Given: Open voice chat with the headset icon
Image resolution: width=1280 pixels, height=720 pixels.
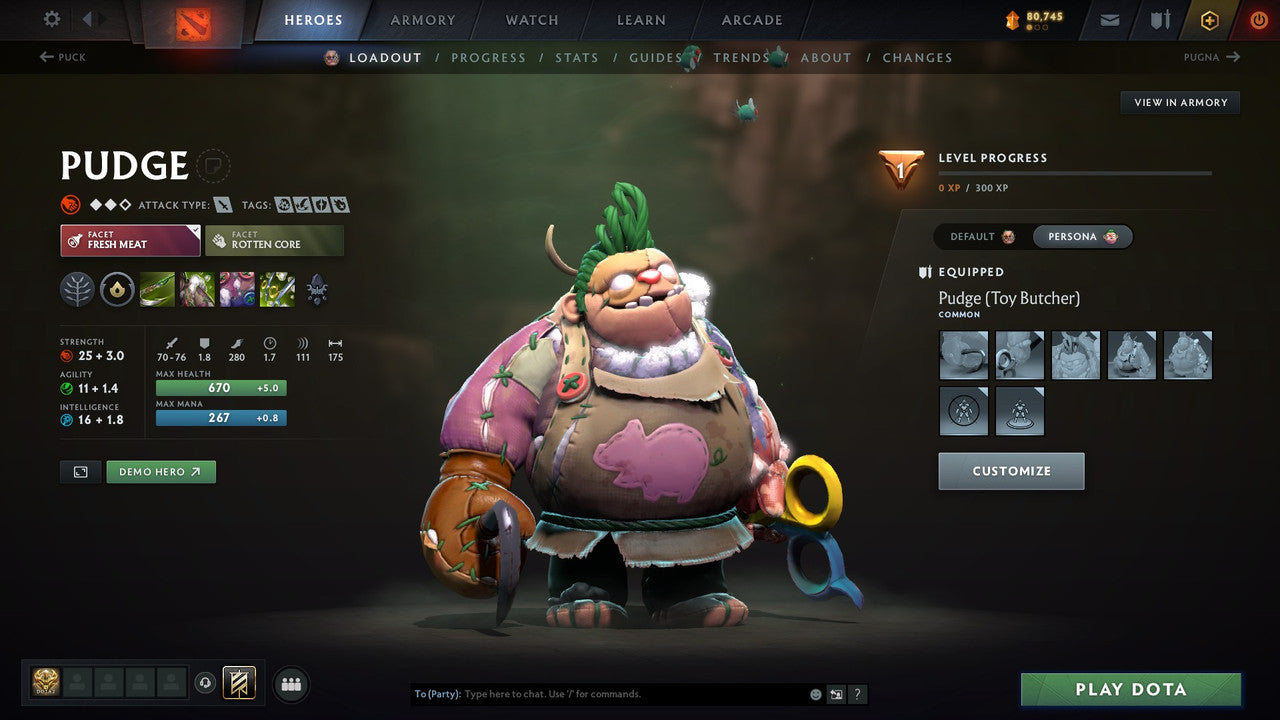Looking at the screenshot, I should [207, 684].
